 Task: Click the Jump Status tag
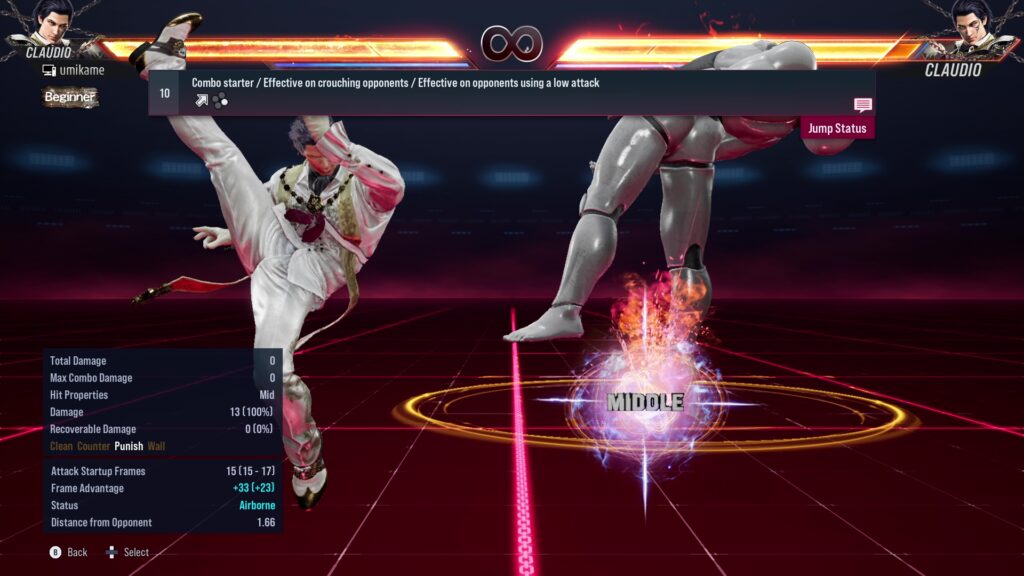coord(837,128)
